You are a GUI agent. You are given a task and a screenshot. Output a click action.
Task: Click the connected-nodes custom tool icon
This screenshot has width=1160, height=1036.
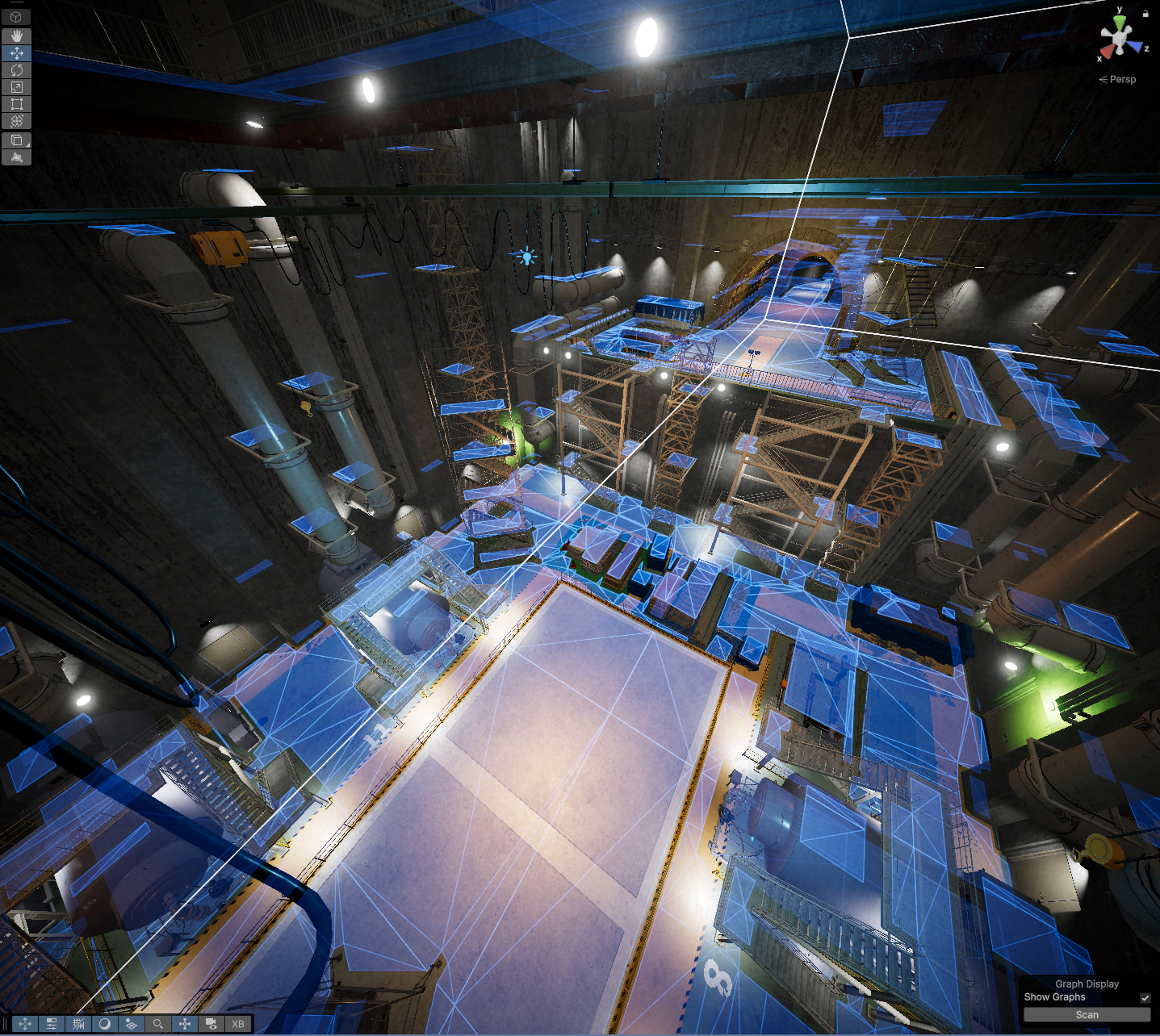16,157
